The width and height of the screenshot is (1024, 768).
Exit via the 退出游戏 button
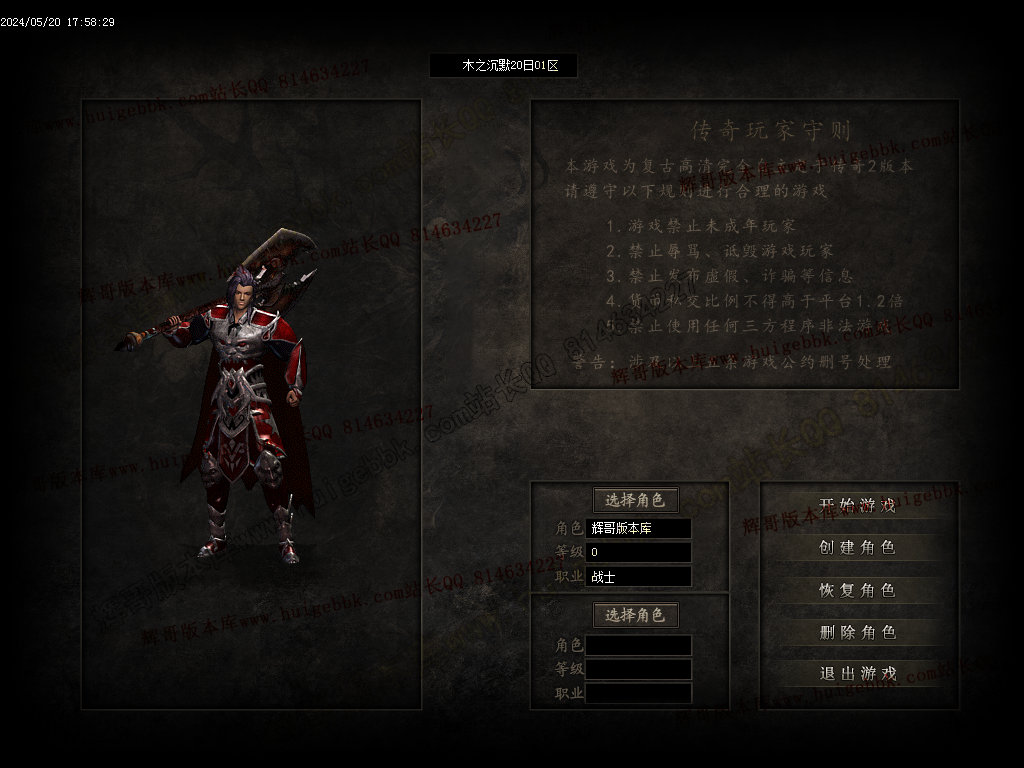(857, 673)
